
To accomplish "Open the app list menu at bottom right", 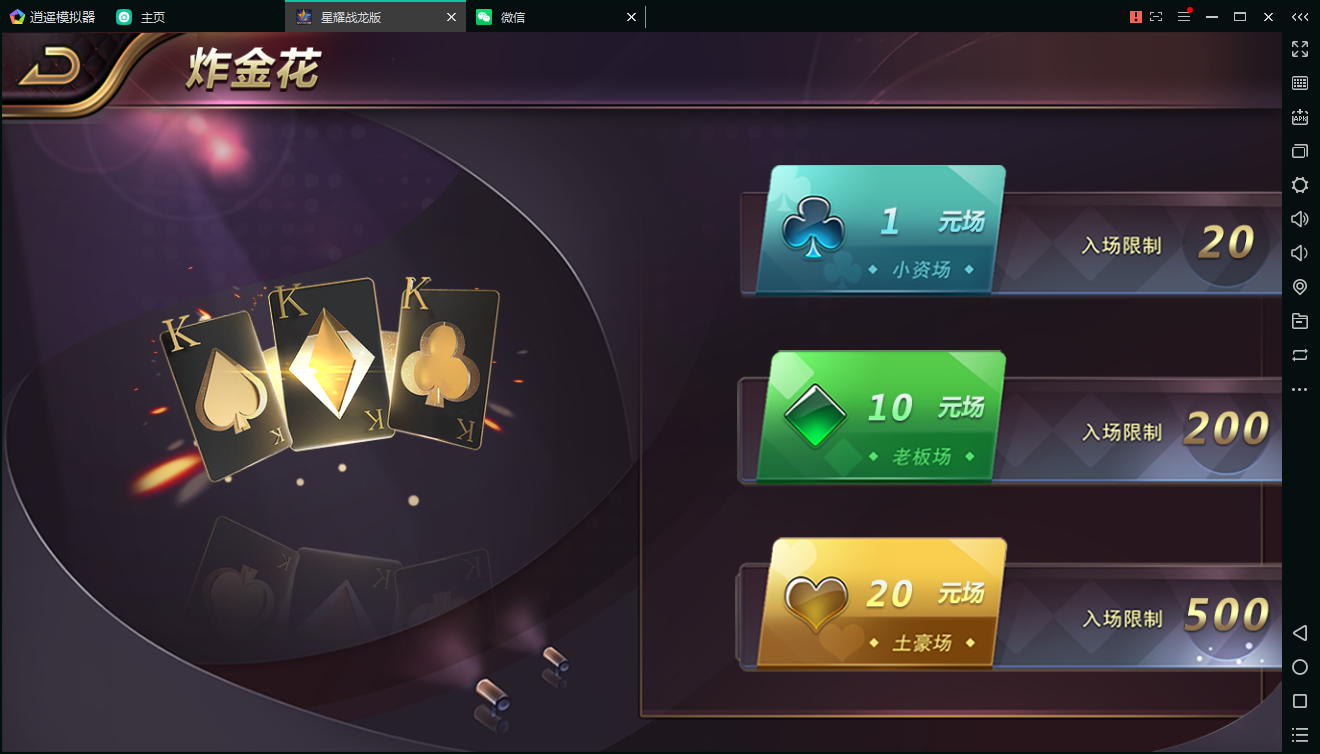I will tap(1300, 735).
